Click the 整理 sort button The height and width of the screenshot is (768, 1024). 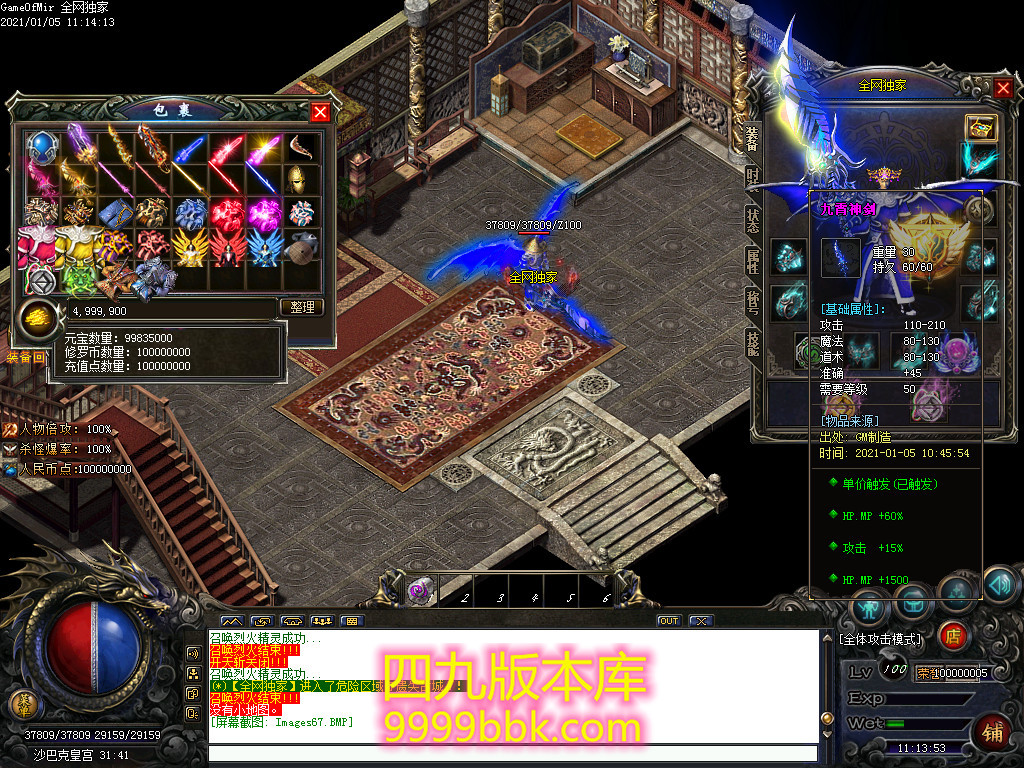tap(302, 307)
